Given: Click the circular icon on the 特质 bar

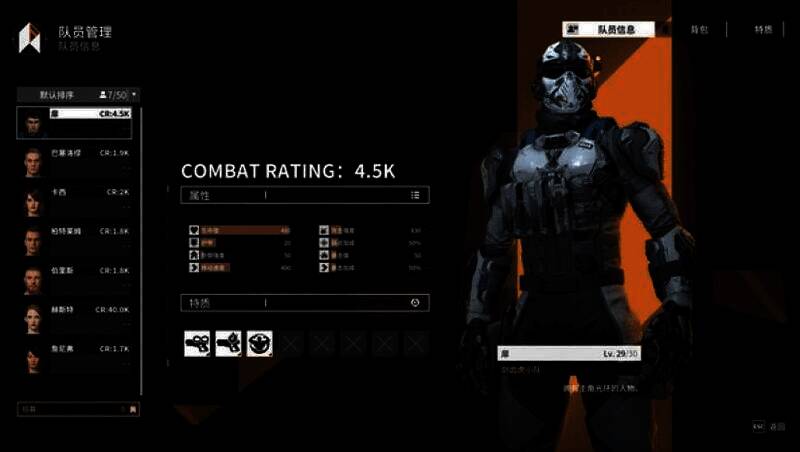Looking at the screenshot, I should [415, 302].
